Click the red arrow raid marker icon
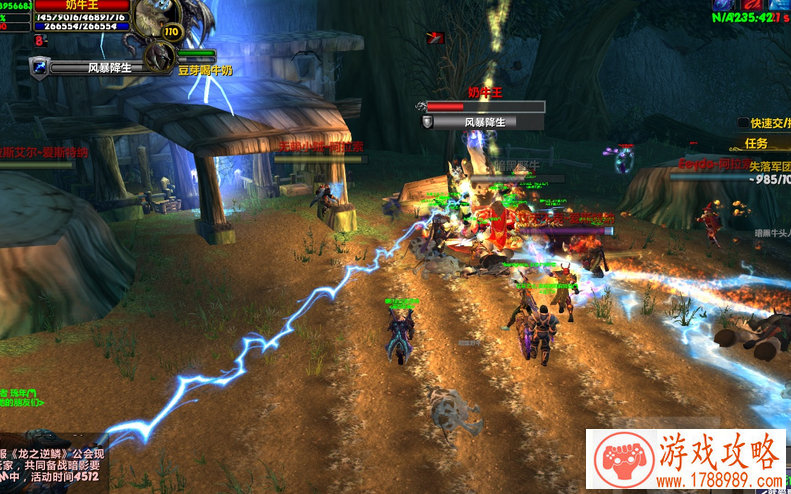791x494 pixels. 435,37
